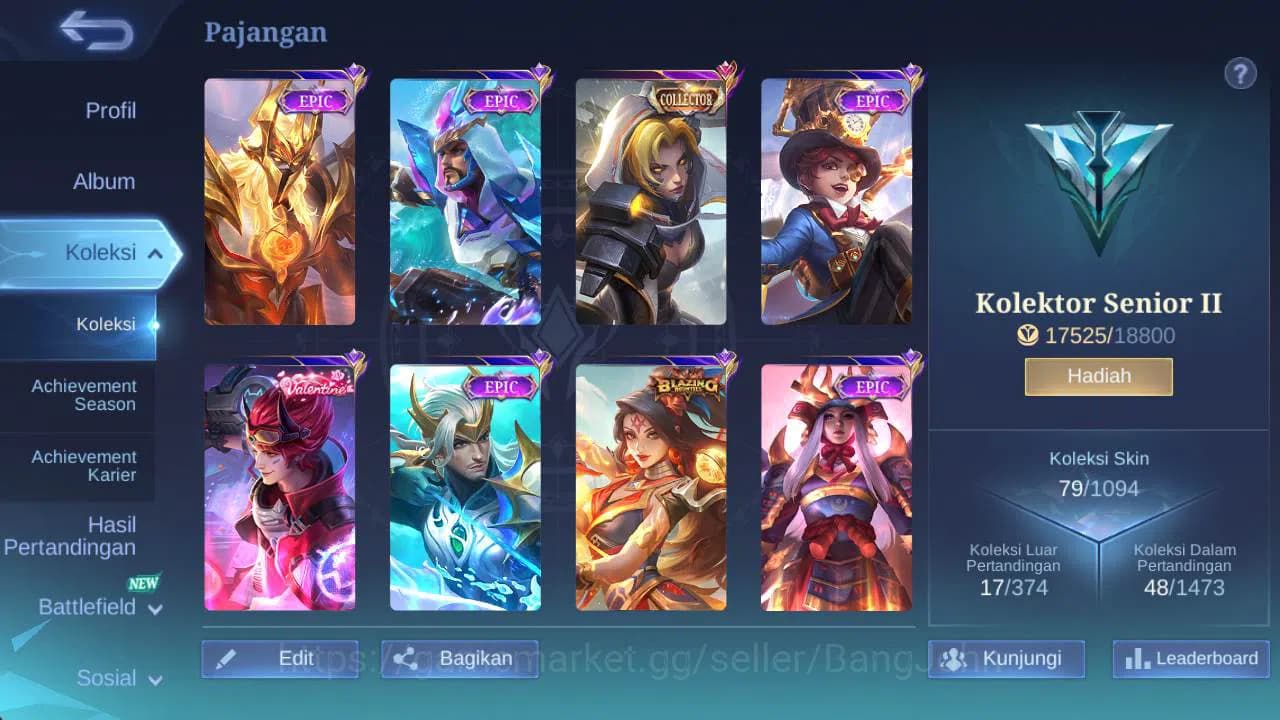Click the collector progress bar under Kolektor Senior II
This screenshot has width=1280, height=720.
1098,335
